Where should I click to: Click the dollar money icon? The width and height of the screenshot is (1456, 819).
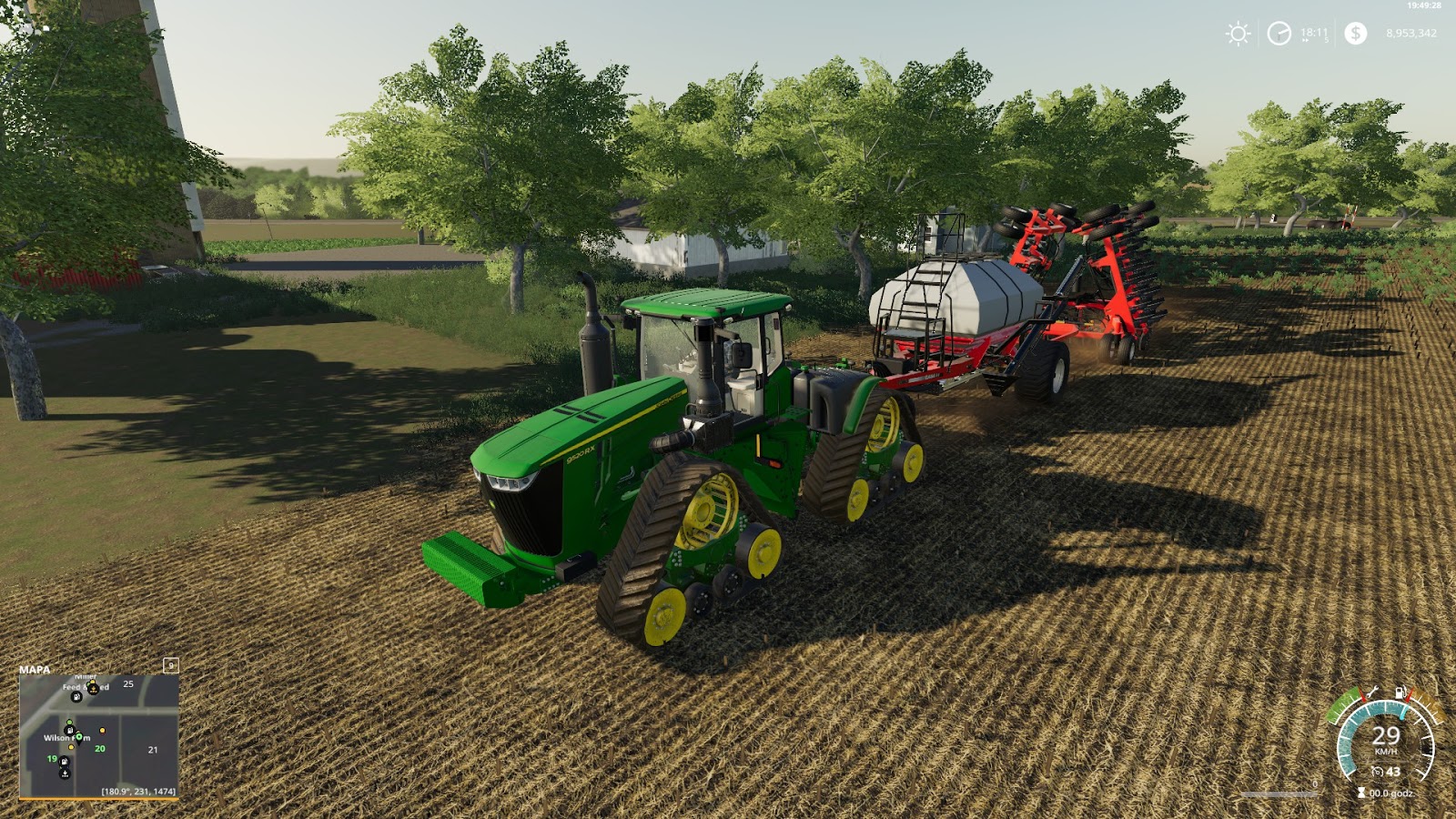tap(1355, 35)
